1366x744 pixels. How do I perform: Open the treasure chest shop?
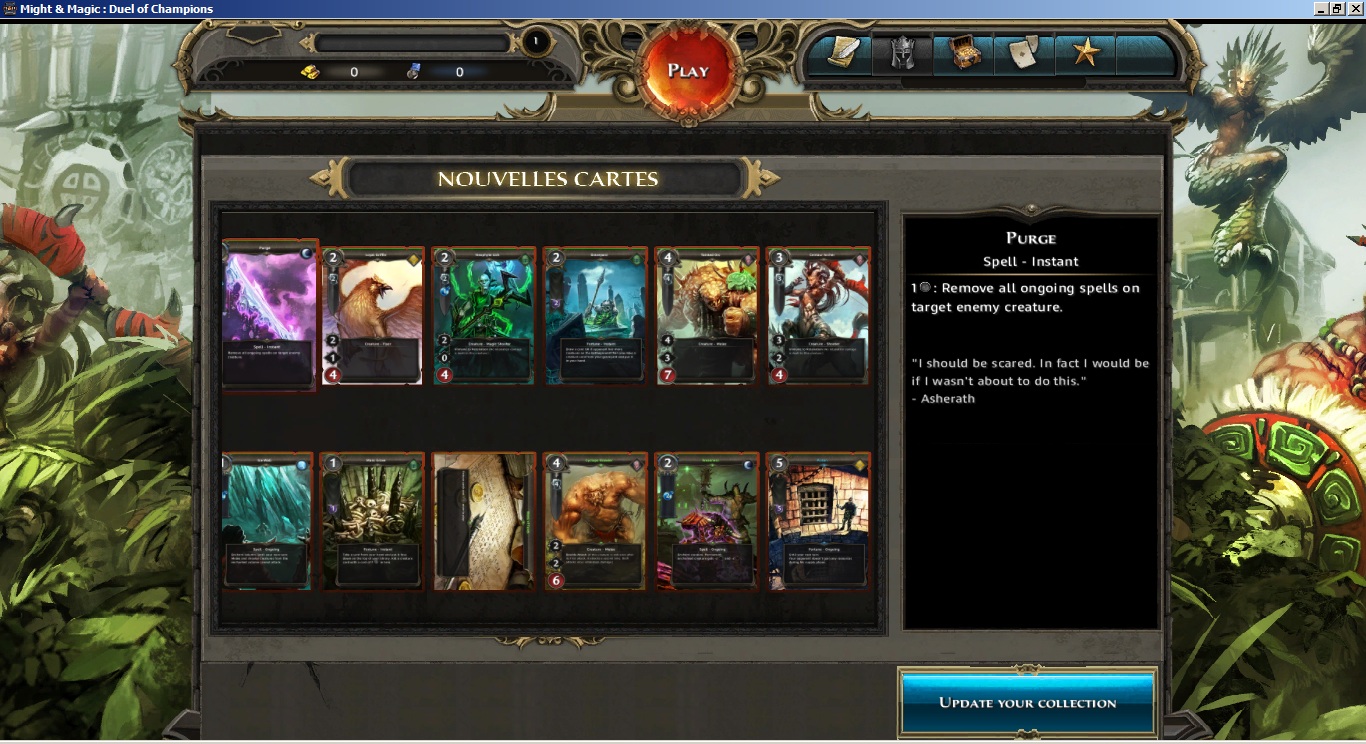click(964, 54)
